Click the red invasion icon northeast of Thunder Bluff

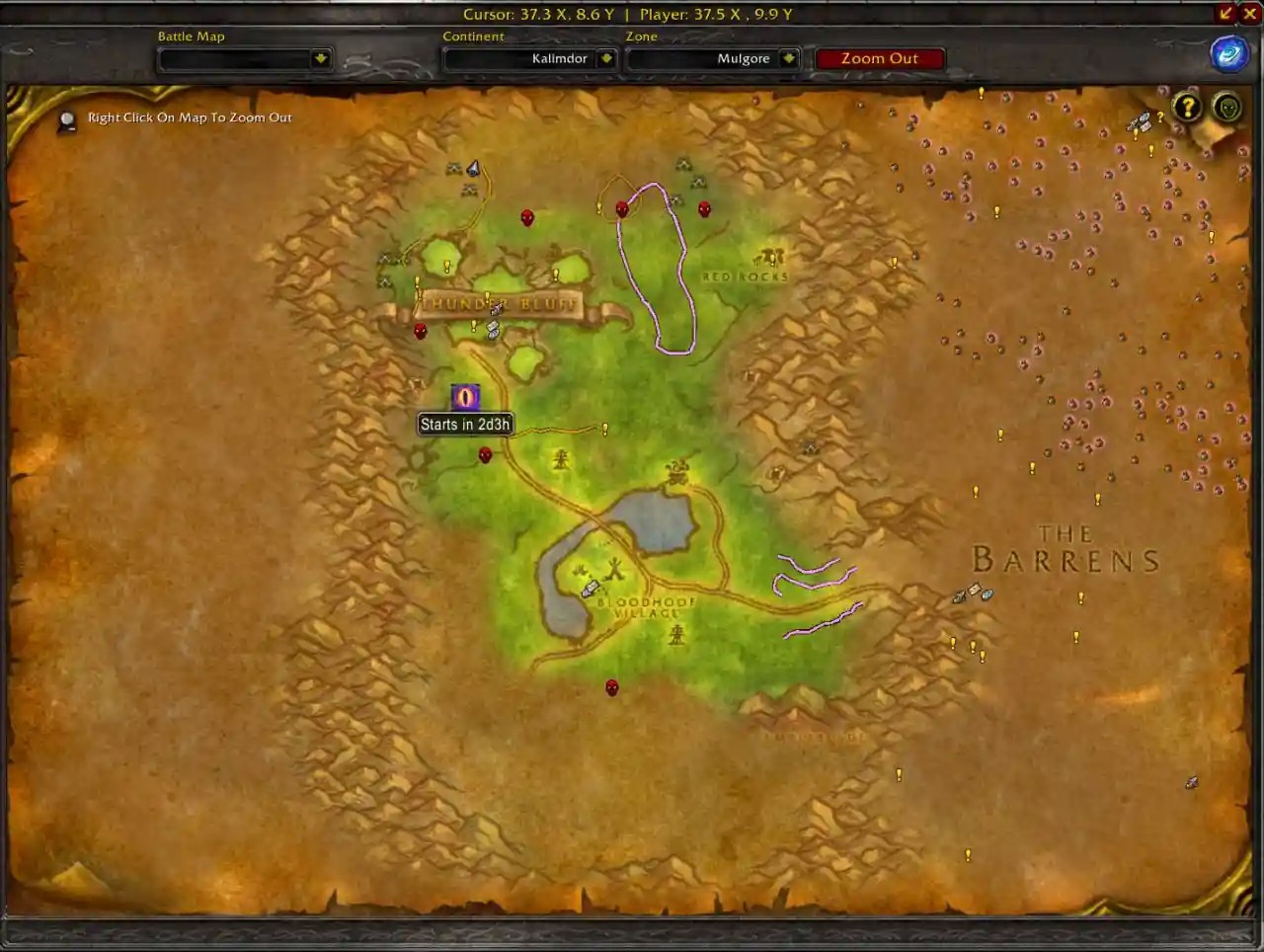pos(622,209)
